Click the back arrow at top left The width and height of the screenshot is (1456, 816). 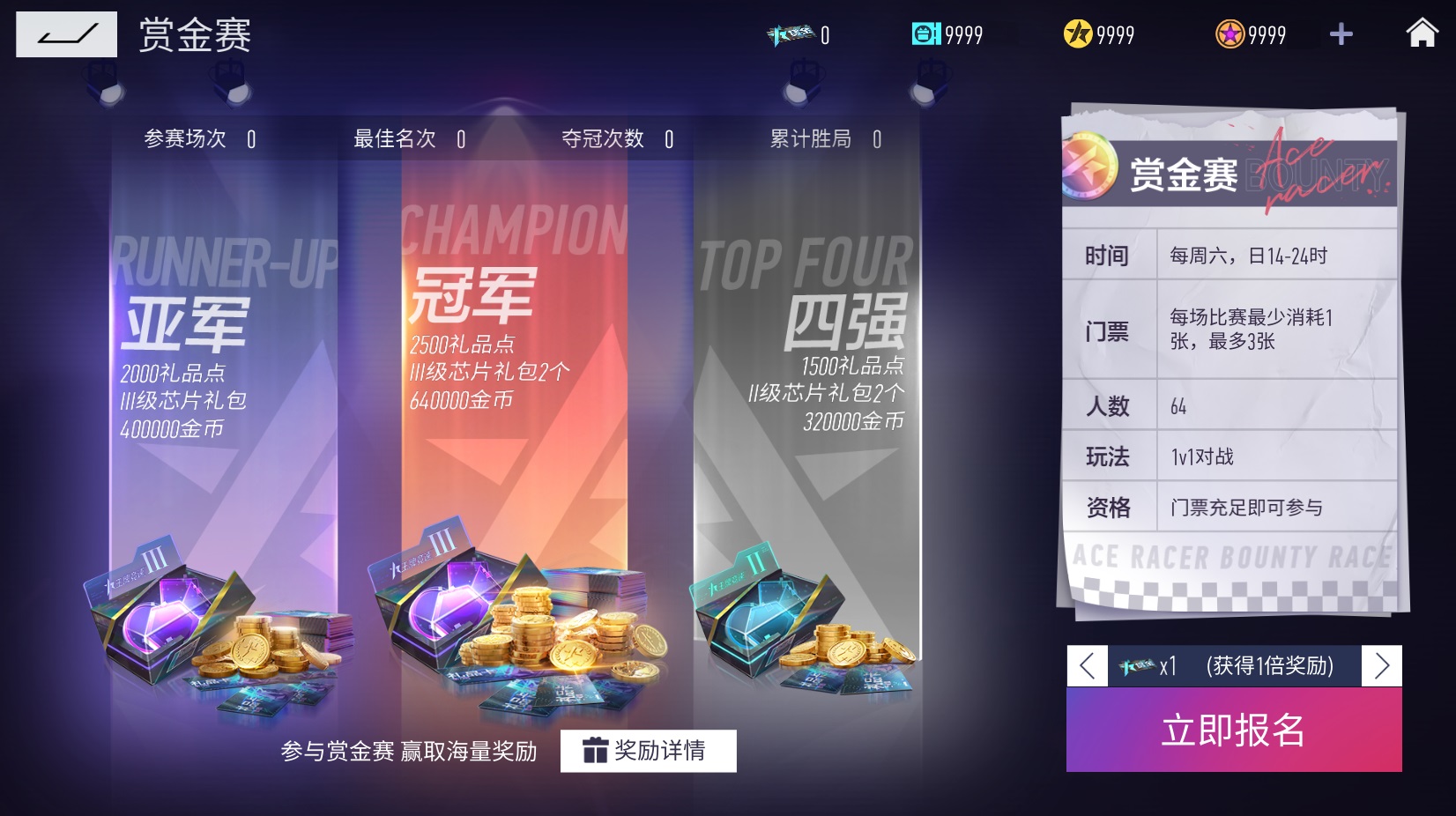click(x=66, y=34)
